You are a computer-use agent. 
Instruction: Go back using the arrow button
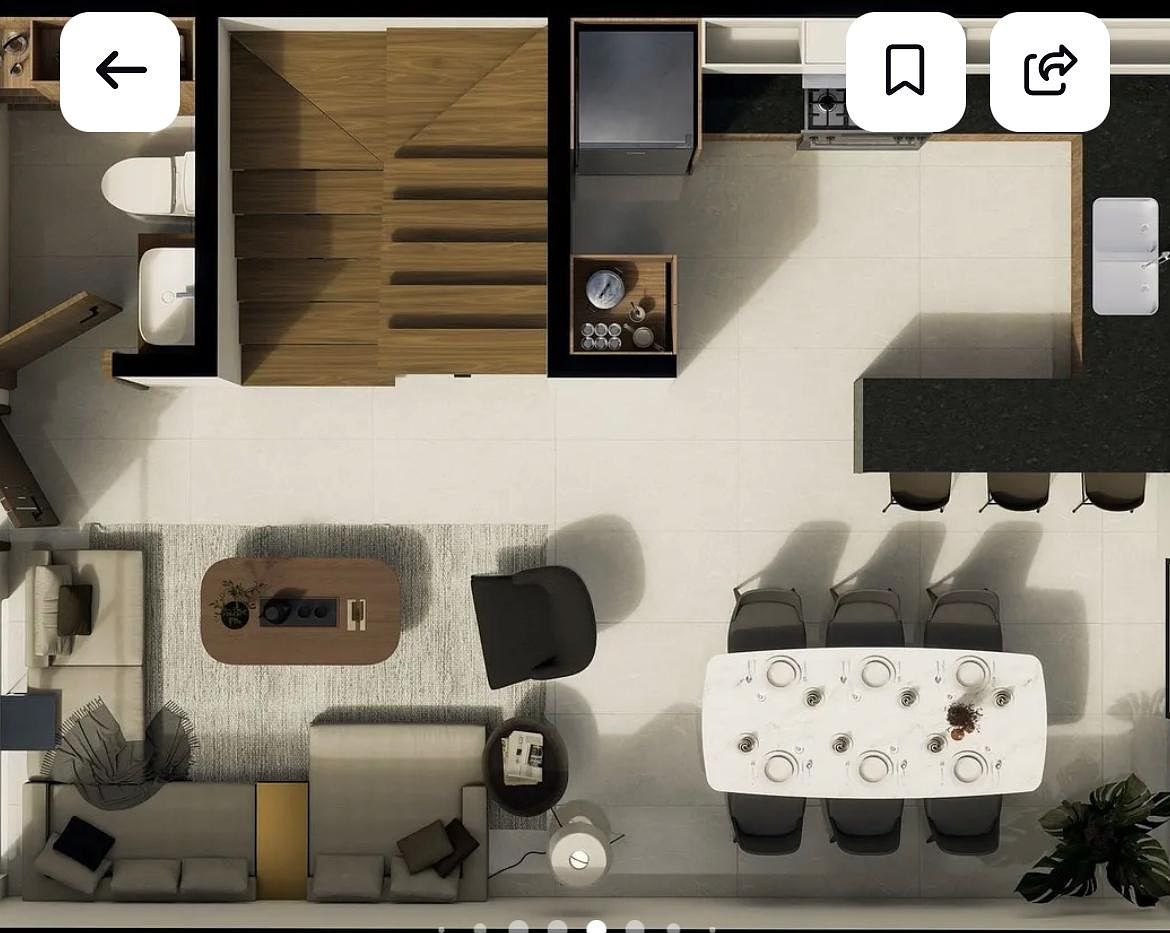(x=120, y=71)
